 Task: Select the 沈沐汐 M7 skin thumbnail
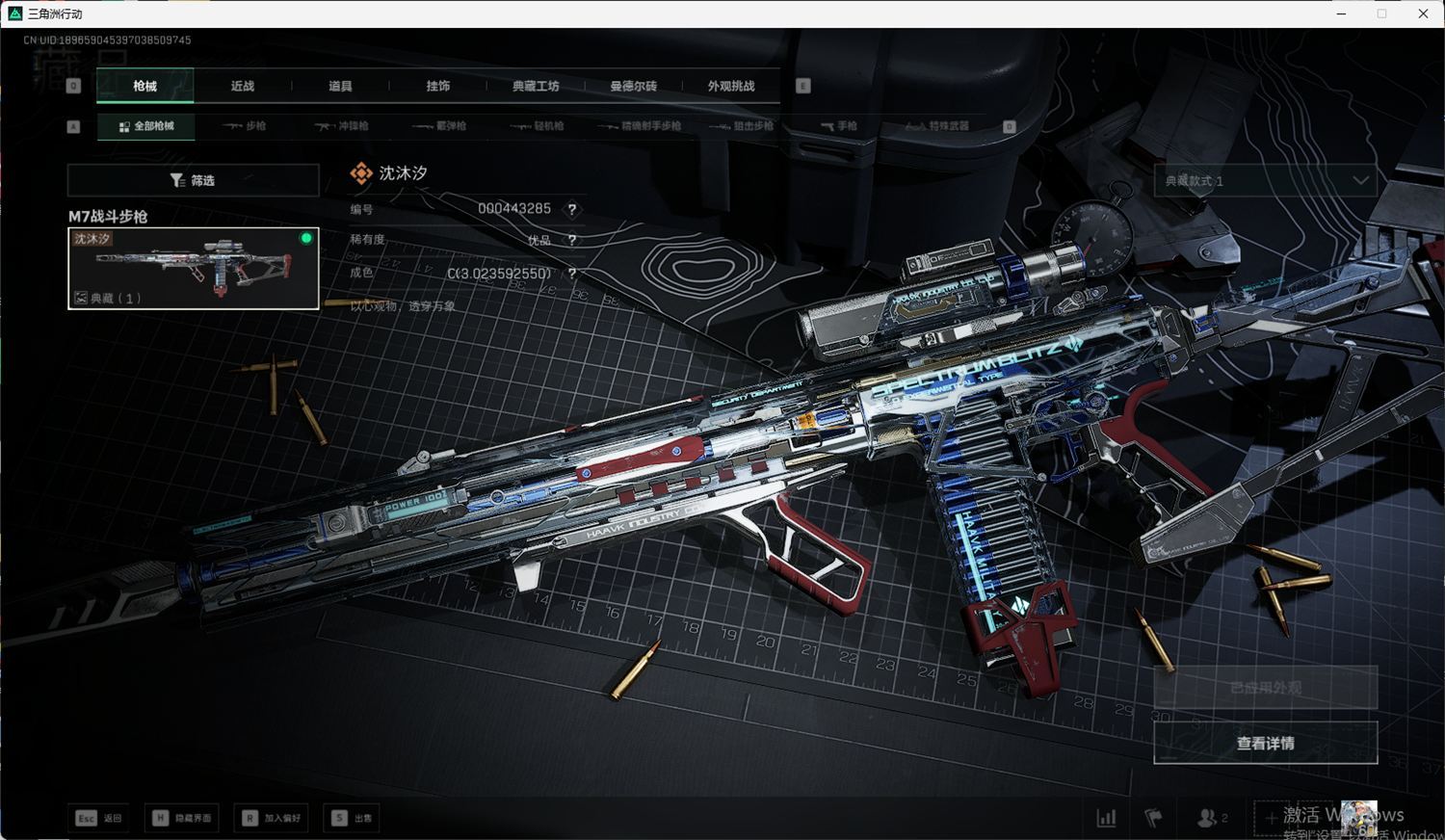point(193,268)
